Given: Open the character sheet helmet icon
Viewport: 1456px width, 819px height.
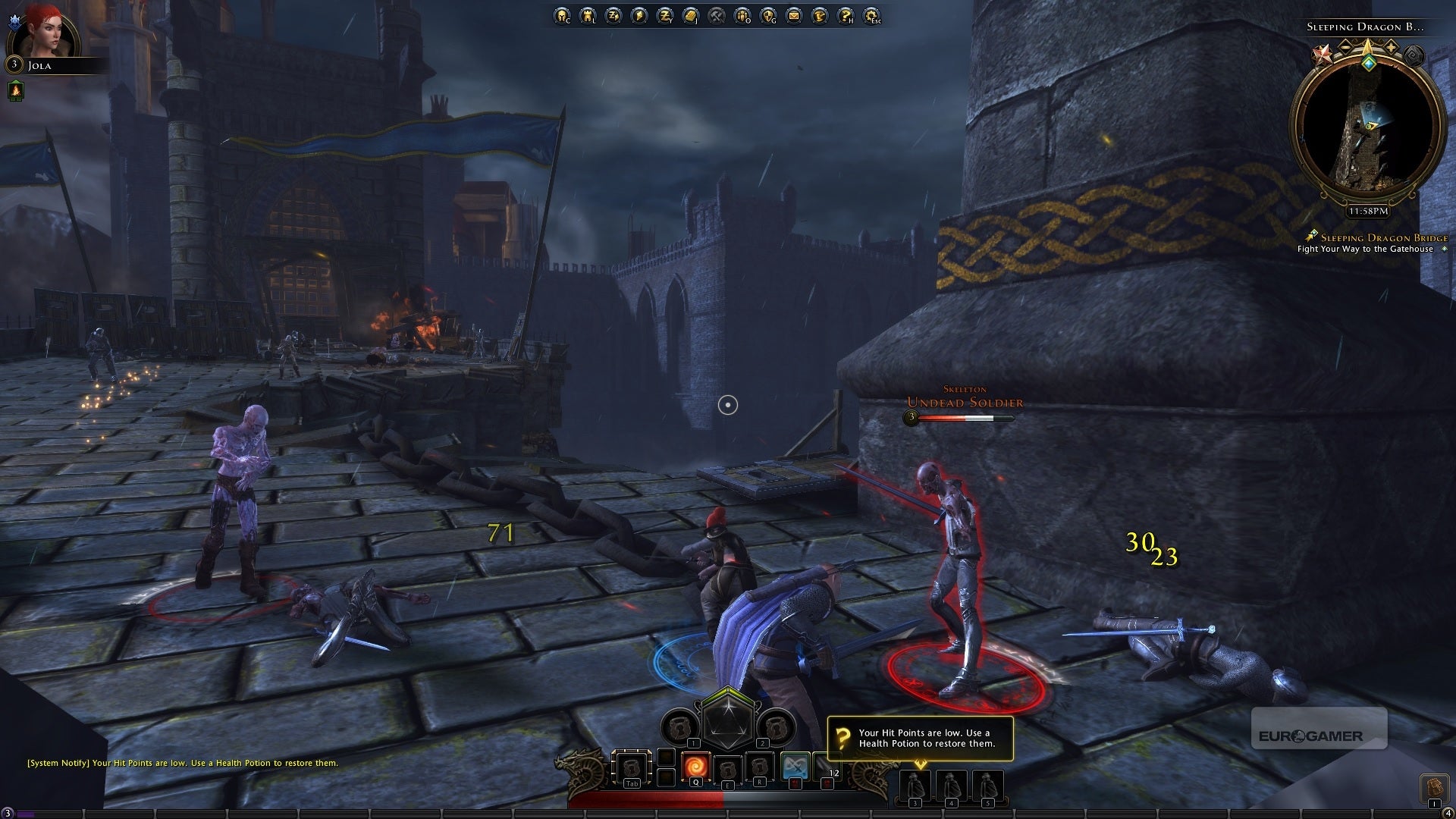Looking at the screenshot, I should coord(562,15).
